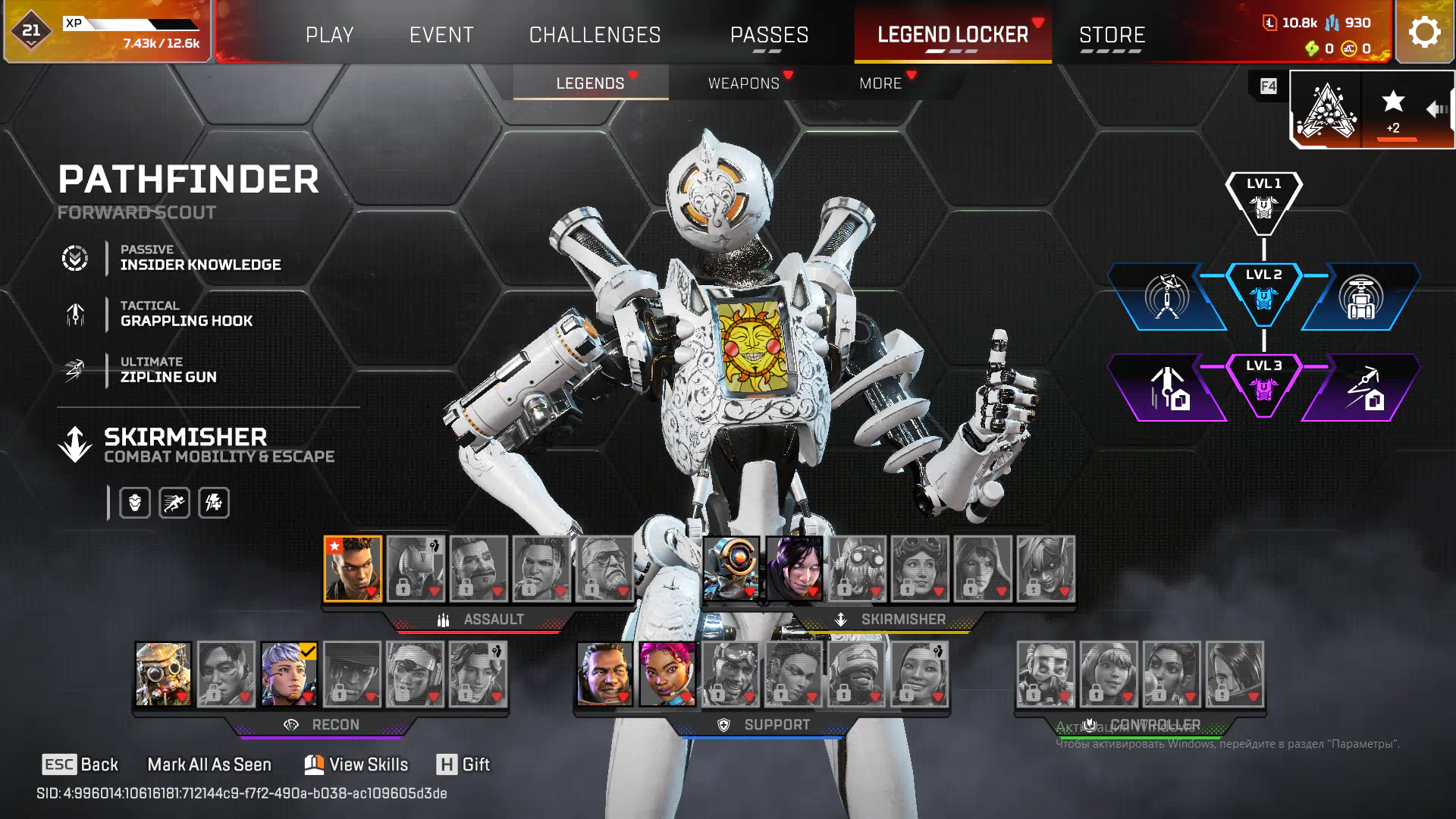Open the settings gear icon
This screenshot has height=819, width=1456.
pyautogui.click(x=1424, y=32)
